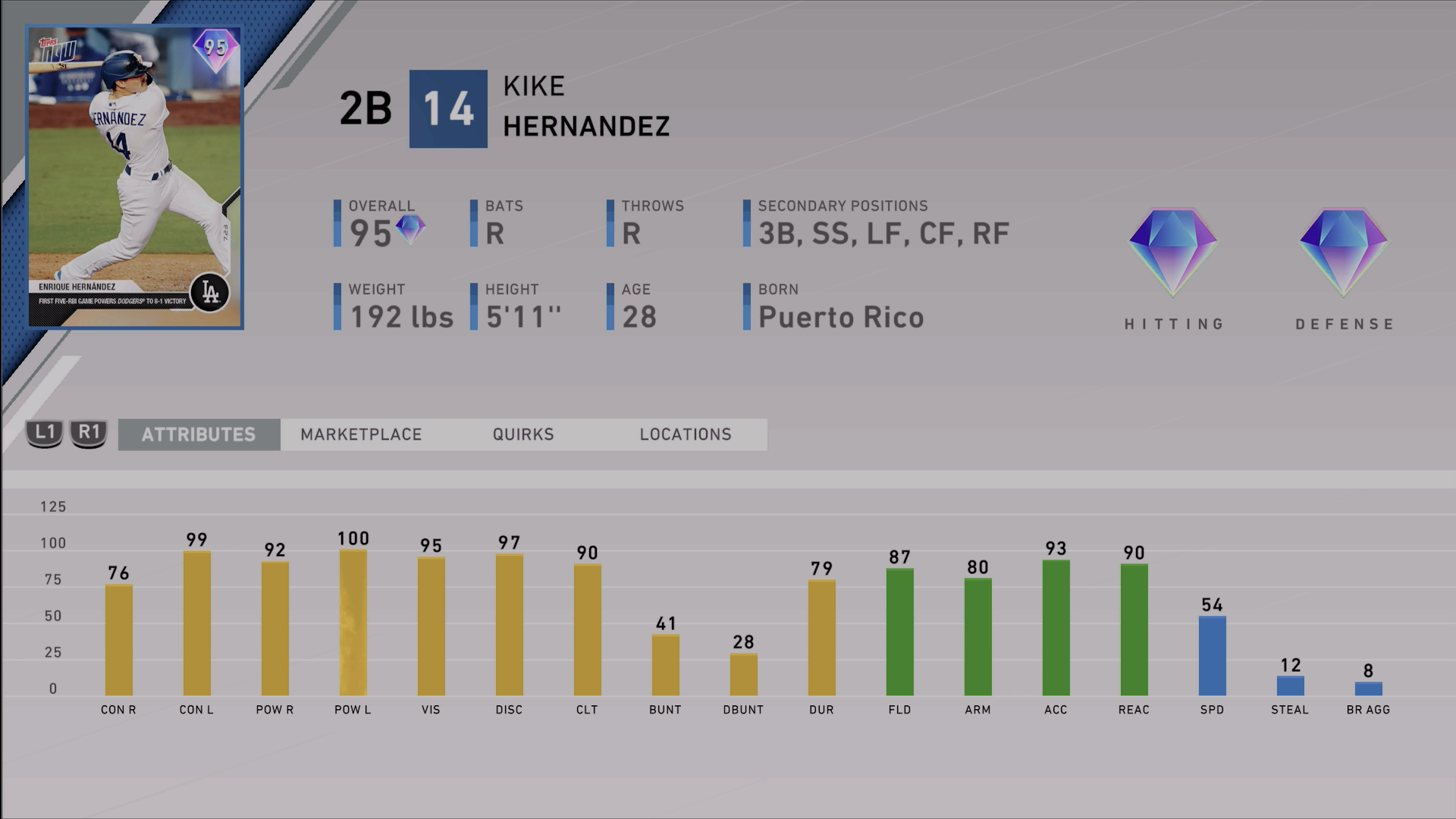Select the POW L attribute bar showing 100
This screenshot has width=1456, height=819.
(353, 622)
